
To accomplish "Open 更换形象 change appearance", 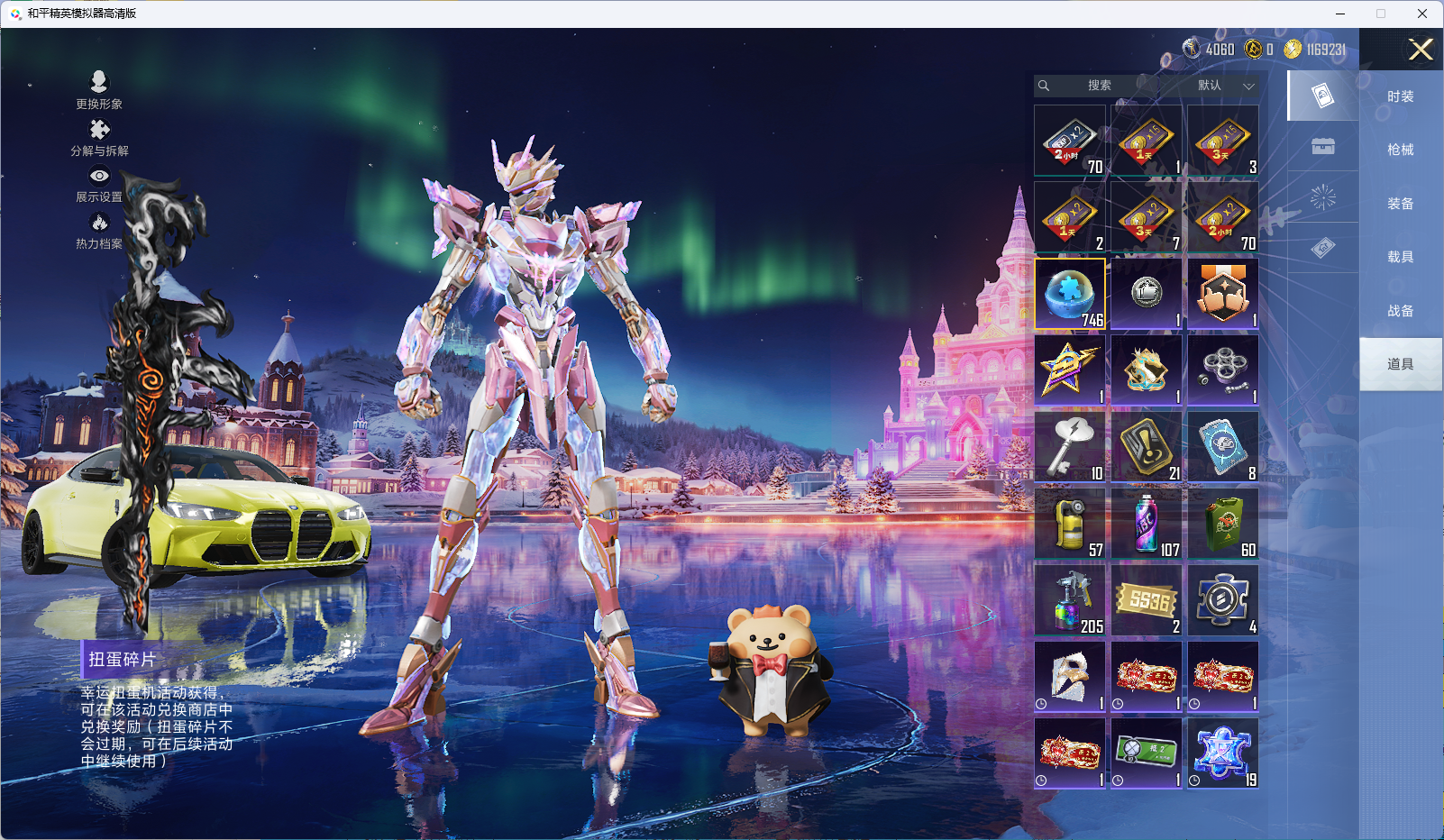I will pyautogui.click(x=99, y=90).
